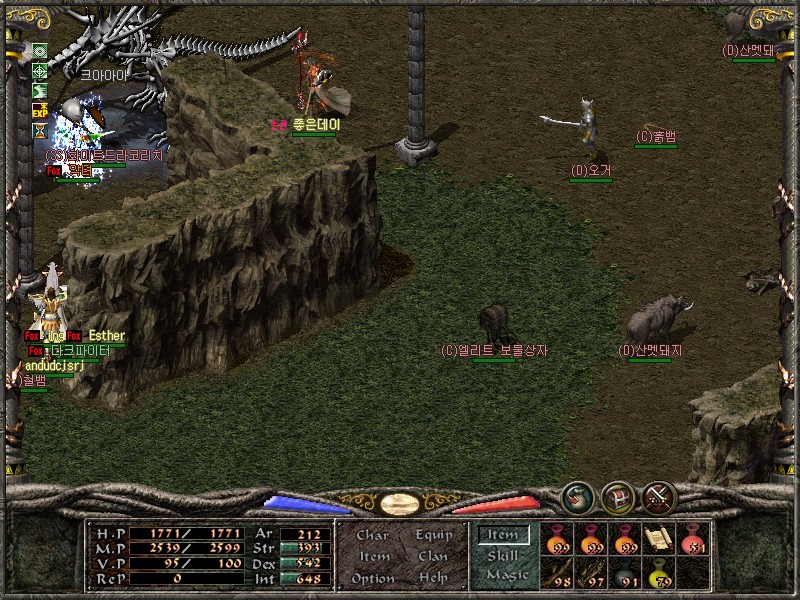Use the scroll in the quick slot
800x600 pixels.
pyautogui.click(x=657, y=538)
